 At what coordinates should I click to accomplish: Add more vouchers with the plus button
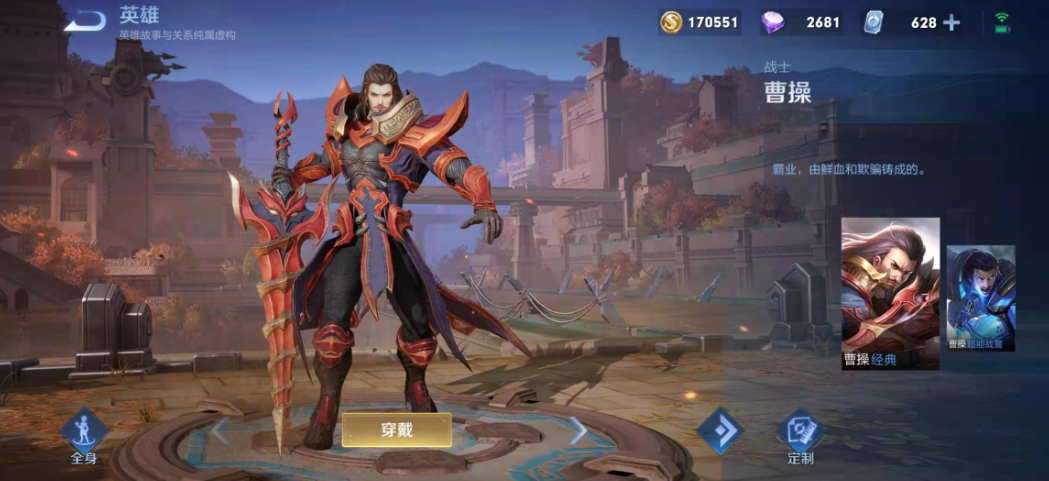pos(951,22)
